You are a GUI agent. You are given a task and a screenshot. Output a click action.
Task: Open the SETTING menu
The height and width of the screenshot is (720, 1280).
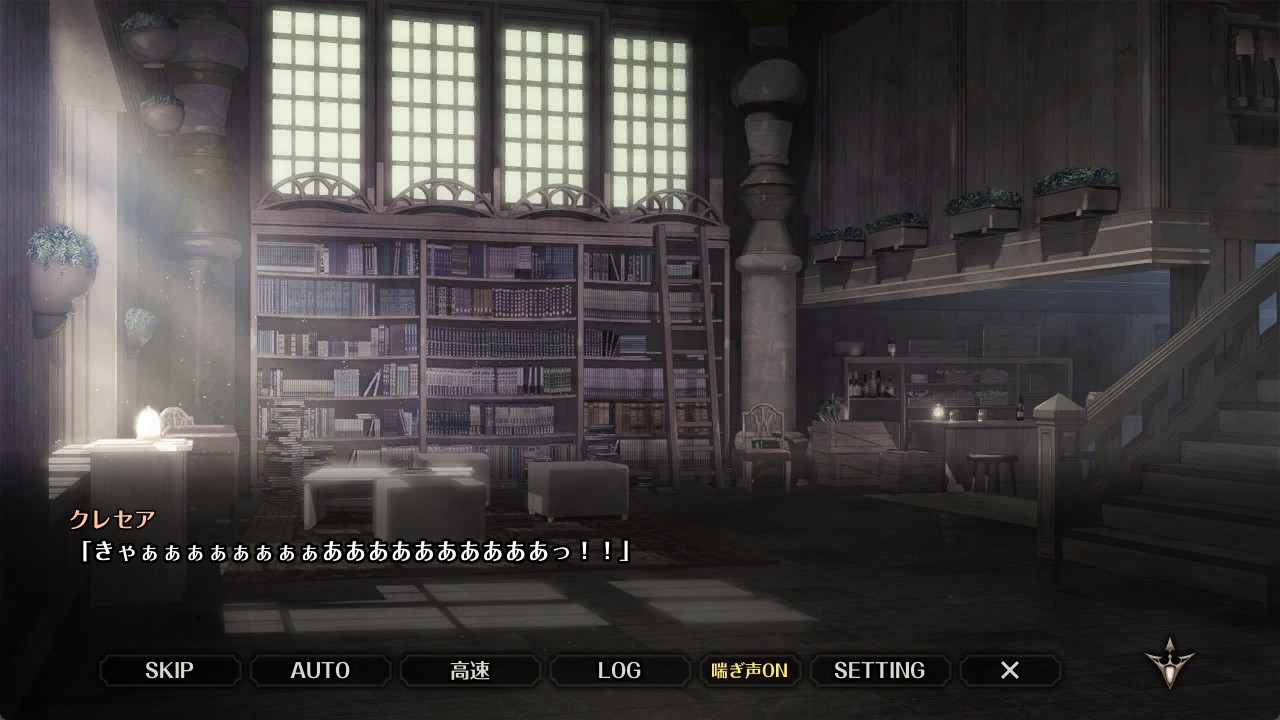(879, 670)
